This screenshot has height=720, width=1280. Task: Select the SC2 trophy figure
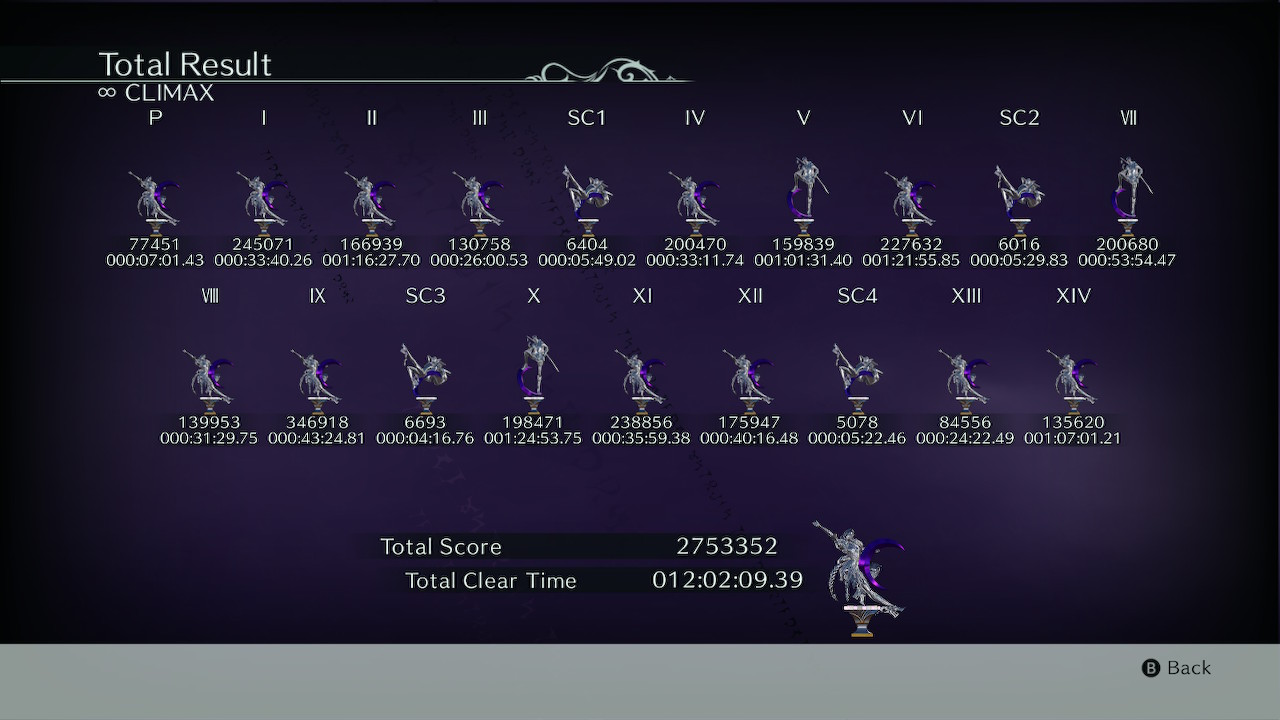pos(1019,195)
